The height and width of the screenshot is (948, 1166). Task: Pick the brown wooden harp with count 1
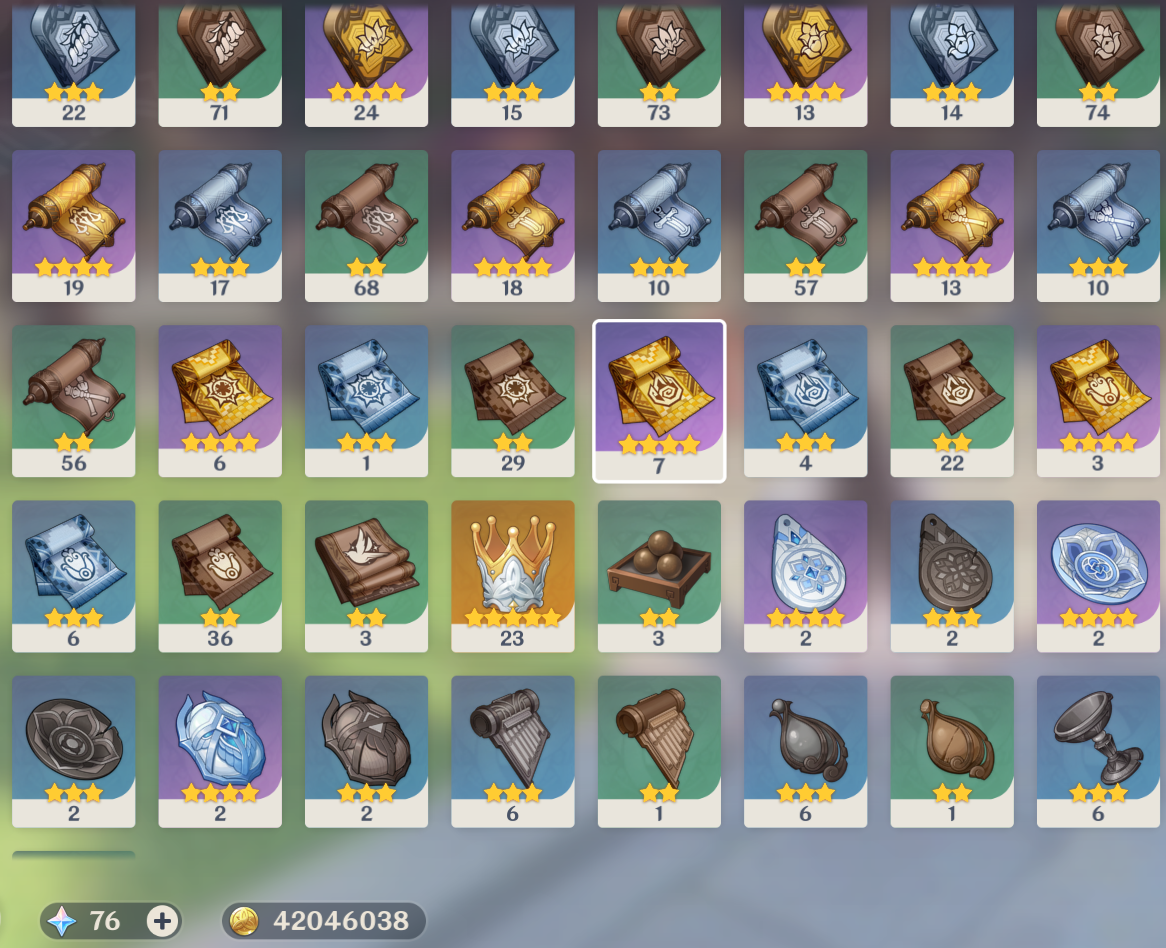click(x=658, y=750)
